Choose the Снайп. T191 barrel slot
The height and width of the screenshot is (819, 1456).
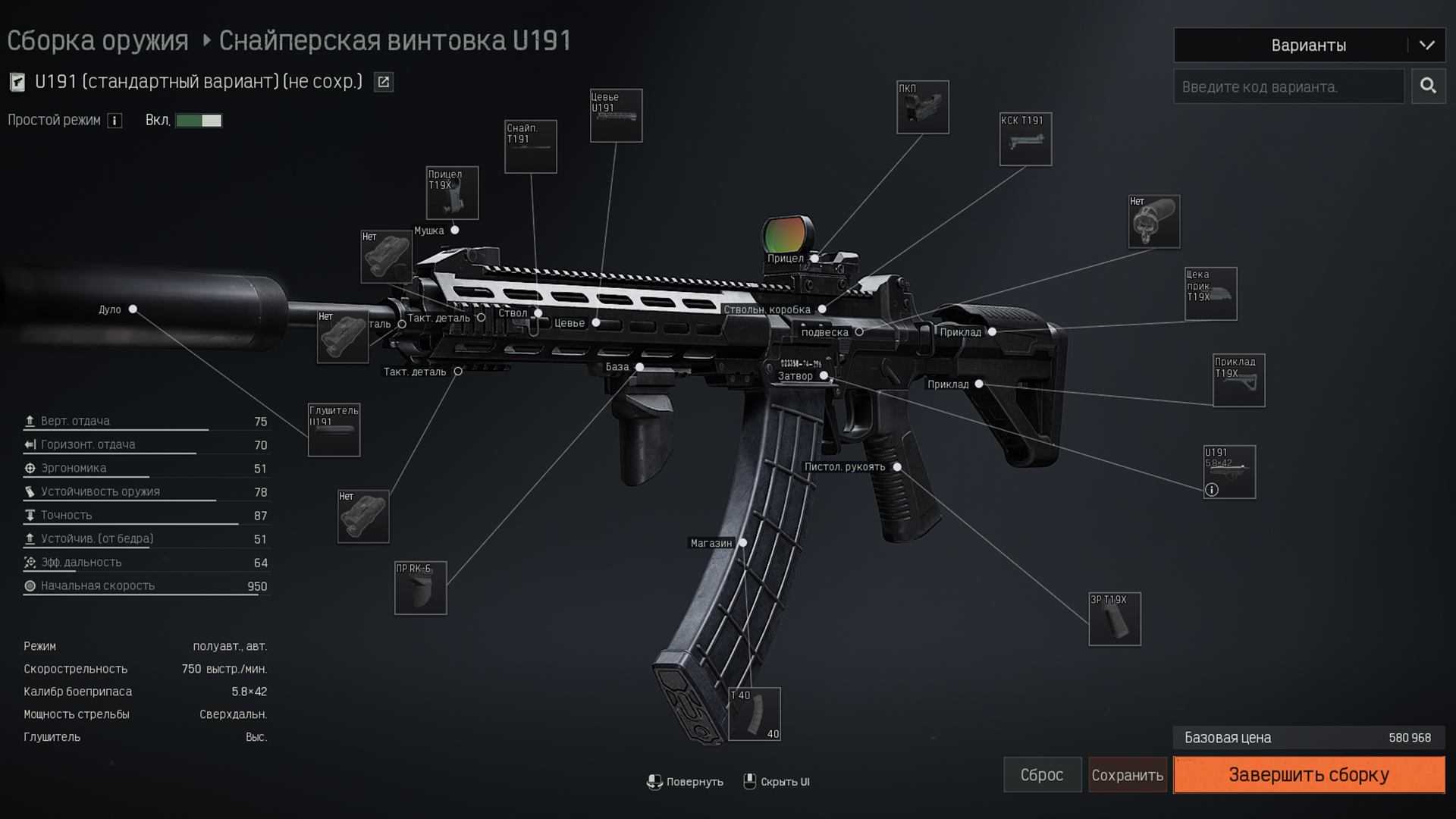pos(530,147)
